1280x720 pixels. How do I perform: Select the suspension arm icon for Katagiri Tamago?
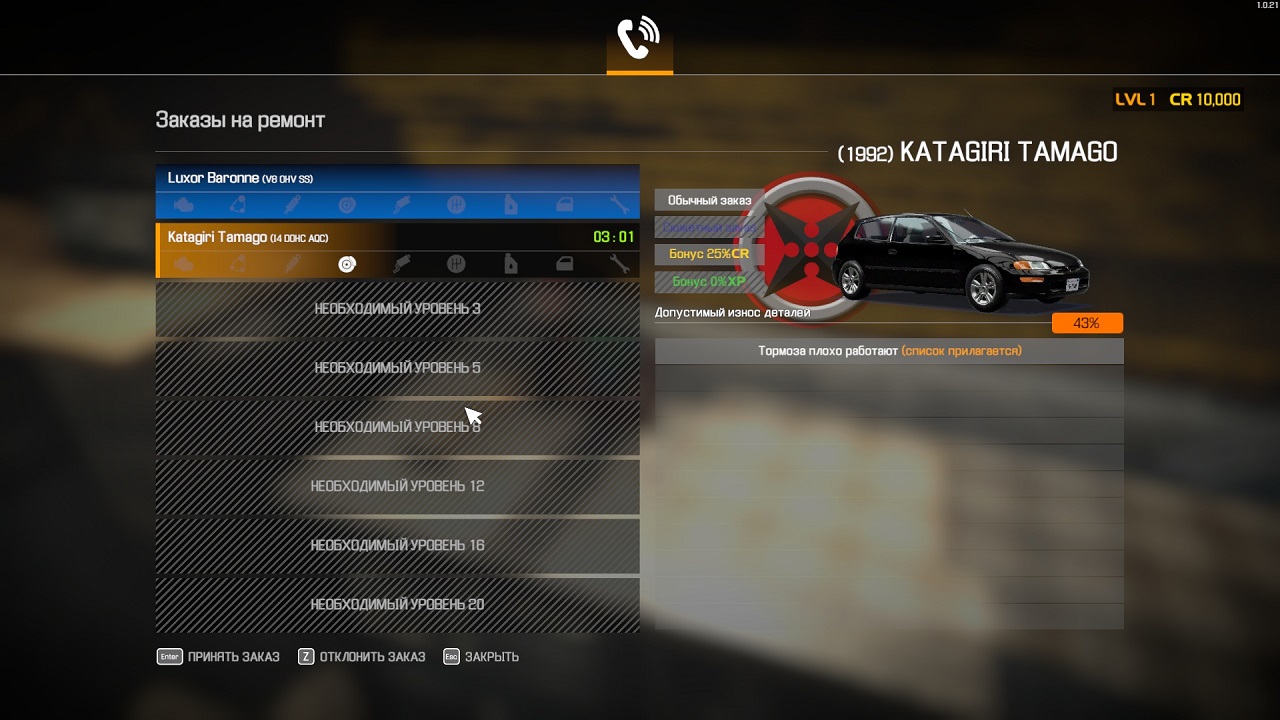(x=240, y=264)
